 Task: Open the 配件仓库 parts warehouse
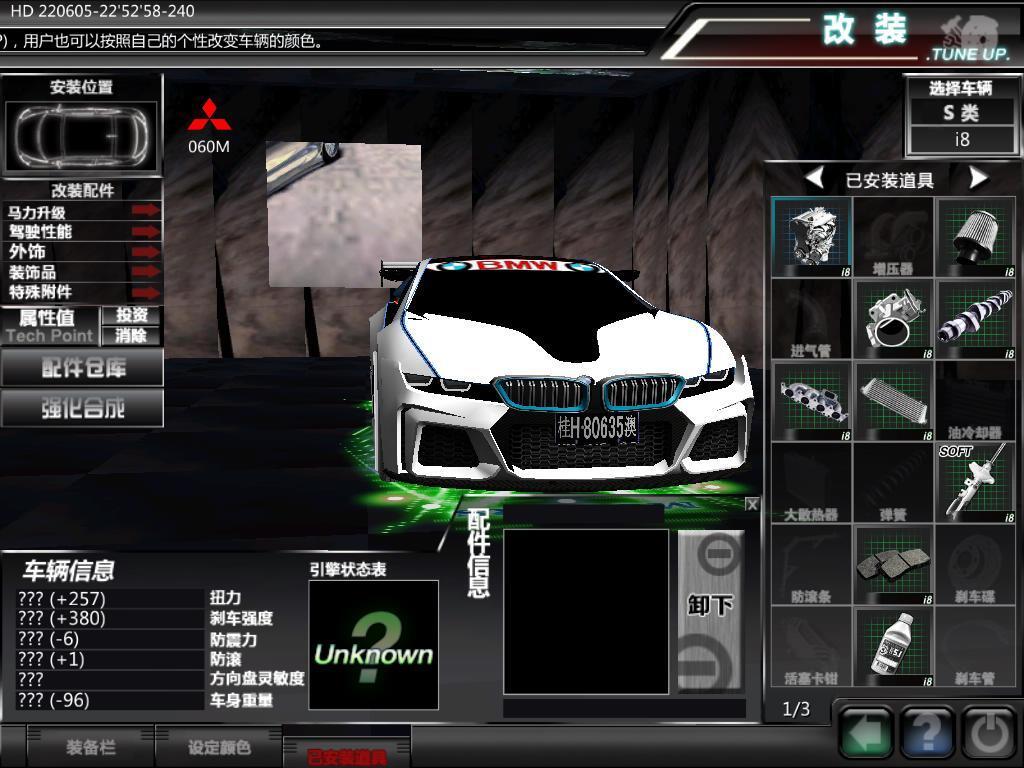tap(82, 368)
